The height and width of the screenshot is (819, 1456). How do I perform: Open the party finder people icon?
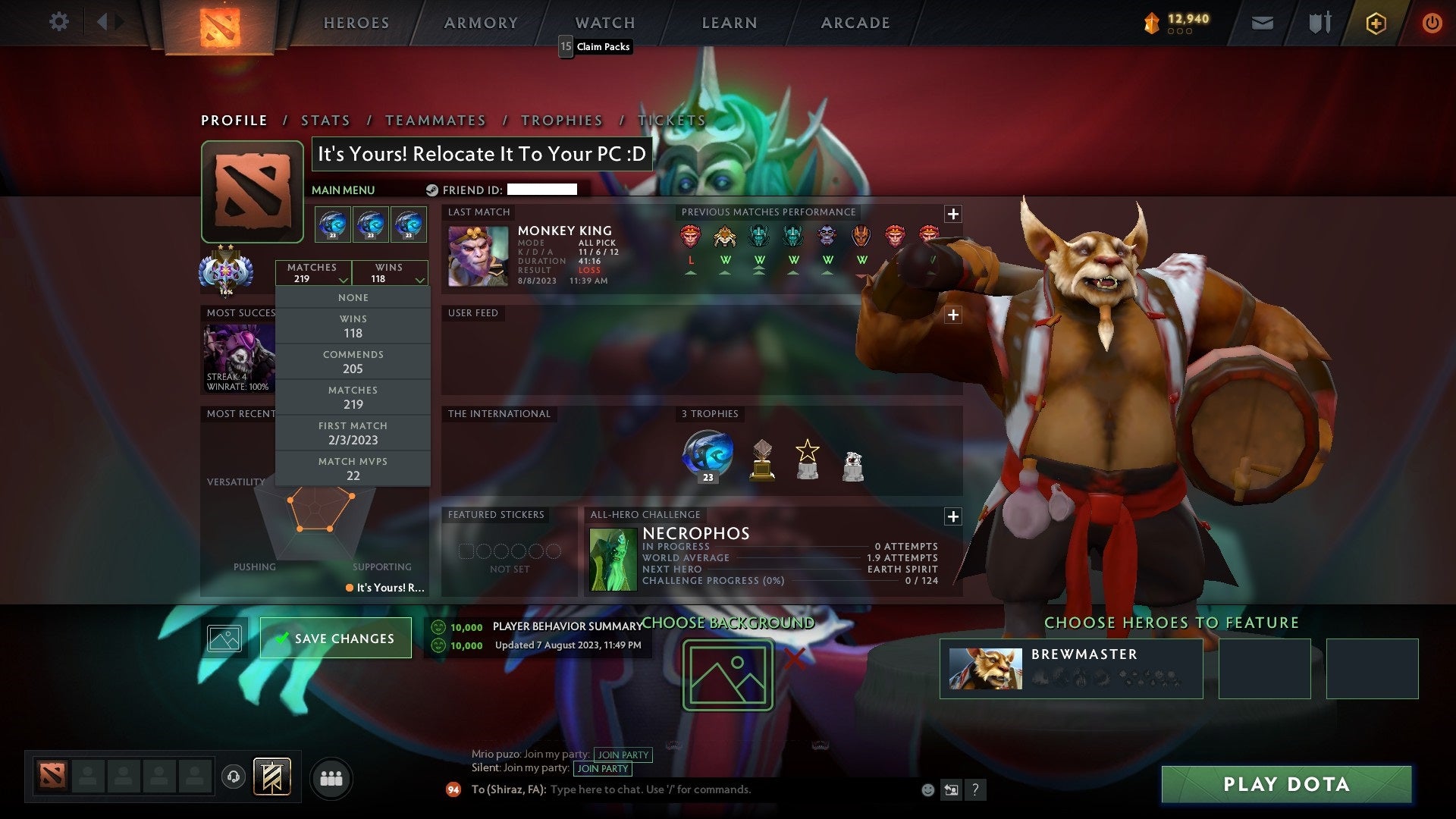332,777
